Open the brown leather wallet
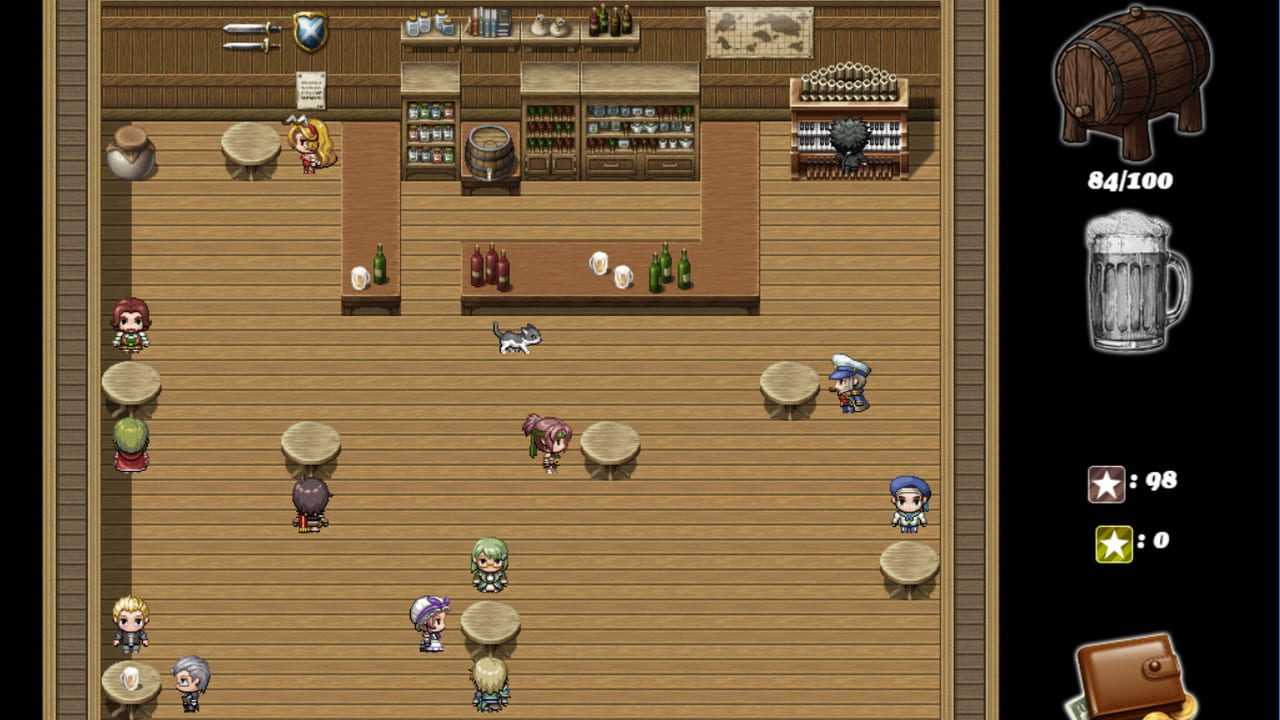 pos(1130,677)
